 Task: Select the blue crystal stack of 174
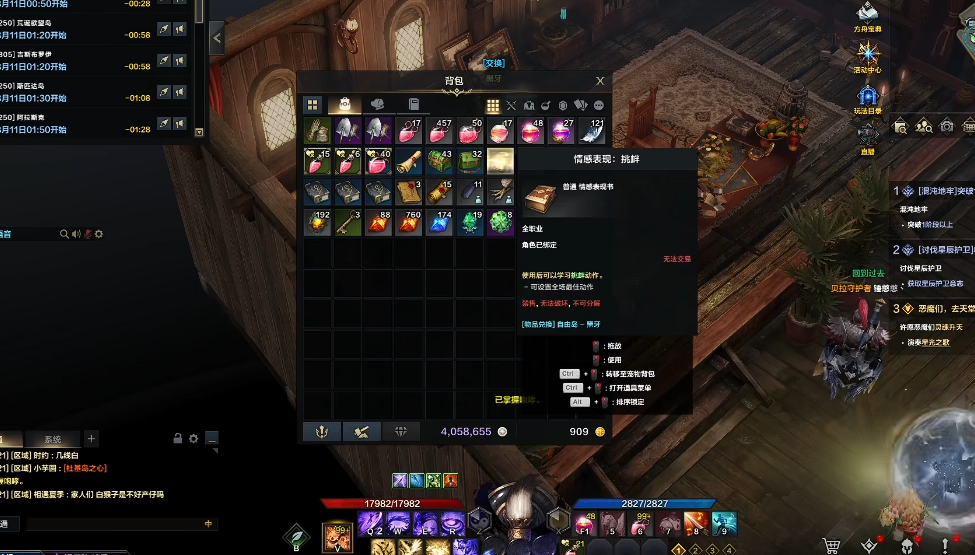tap(440, 222)
